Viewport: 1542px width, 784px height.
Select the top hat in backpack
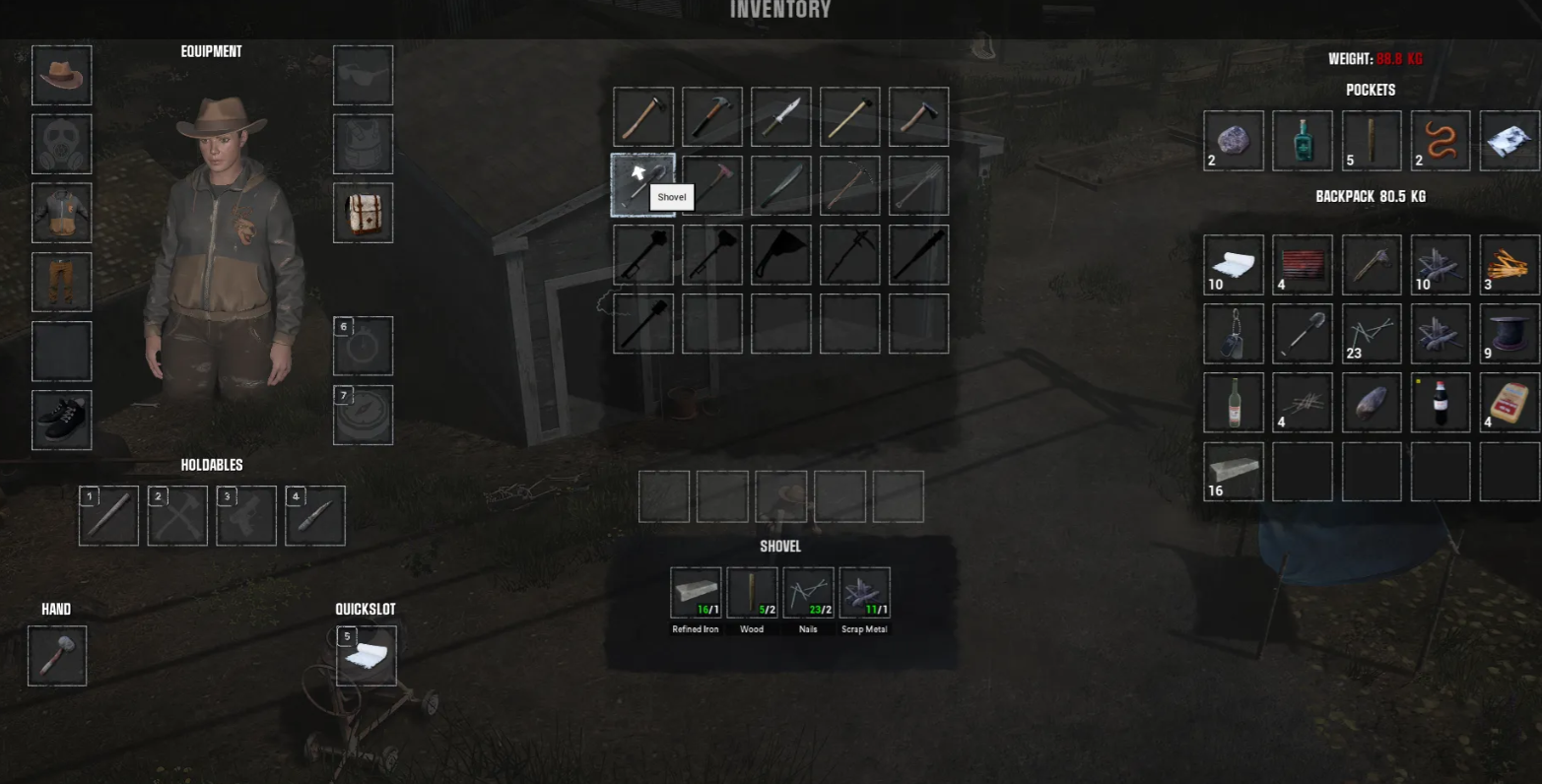[x=1508, y=334]
